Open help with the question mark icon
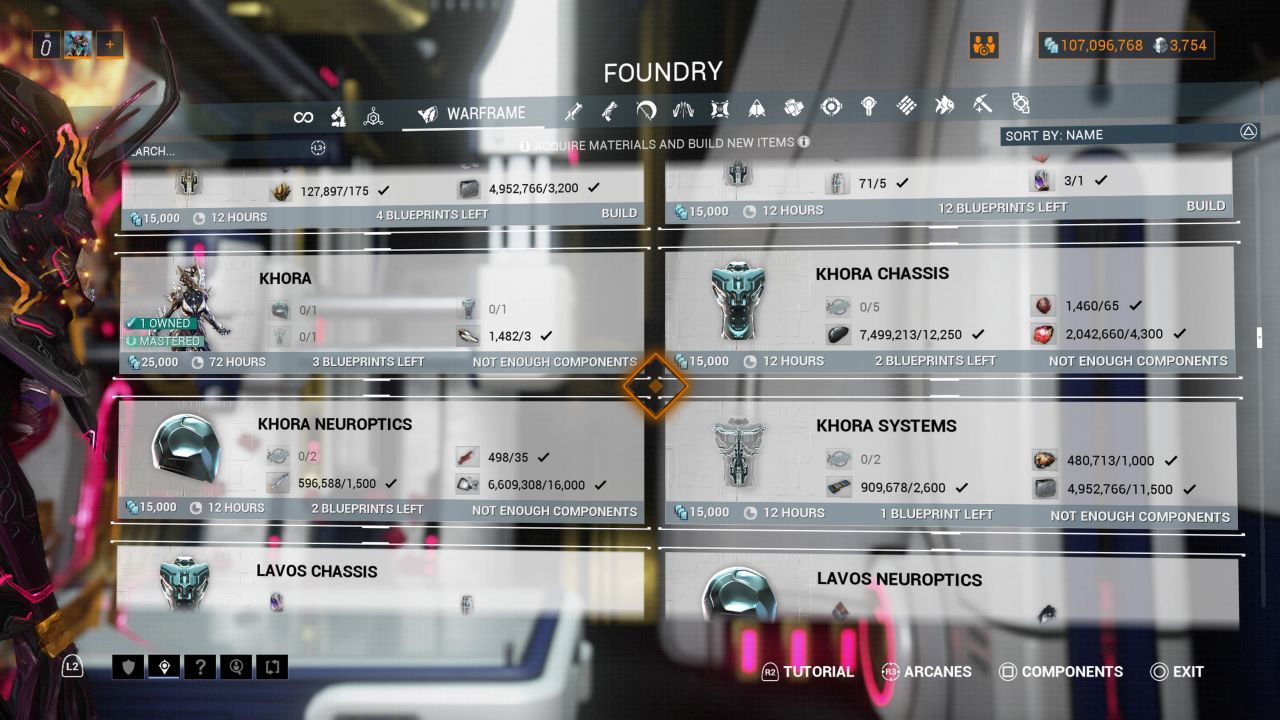The width and height of the screenshot is (1280, 720). tap(200, 666)
